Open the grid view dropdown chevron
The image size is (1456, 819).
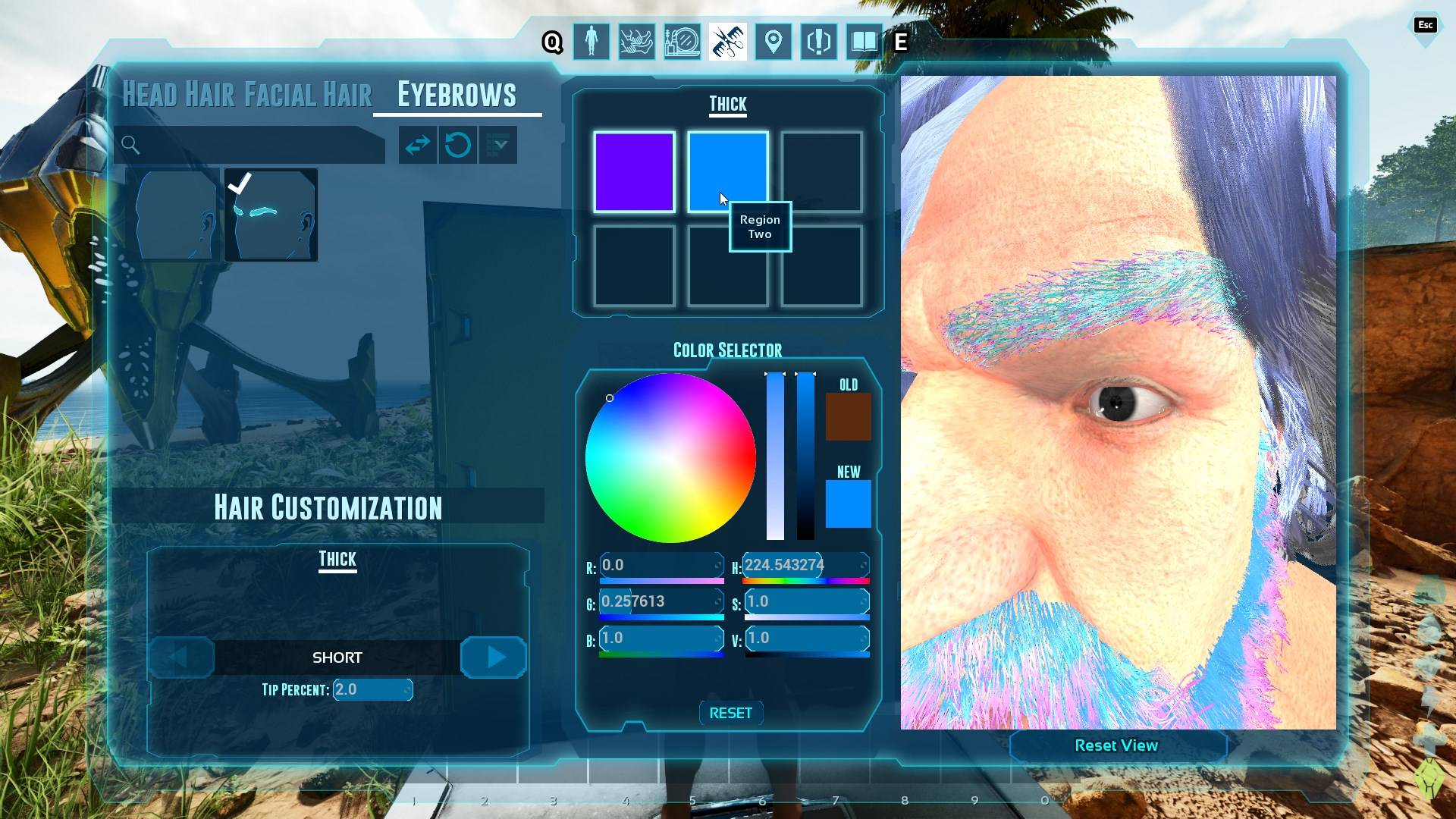pyautogui.click(x=497, y=145)
